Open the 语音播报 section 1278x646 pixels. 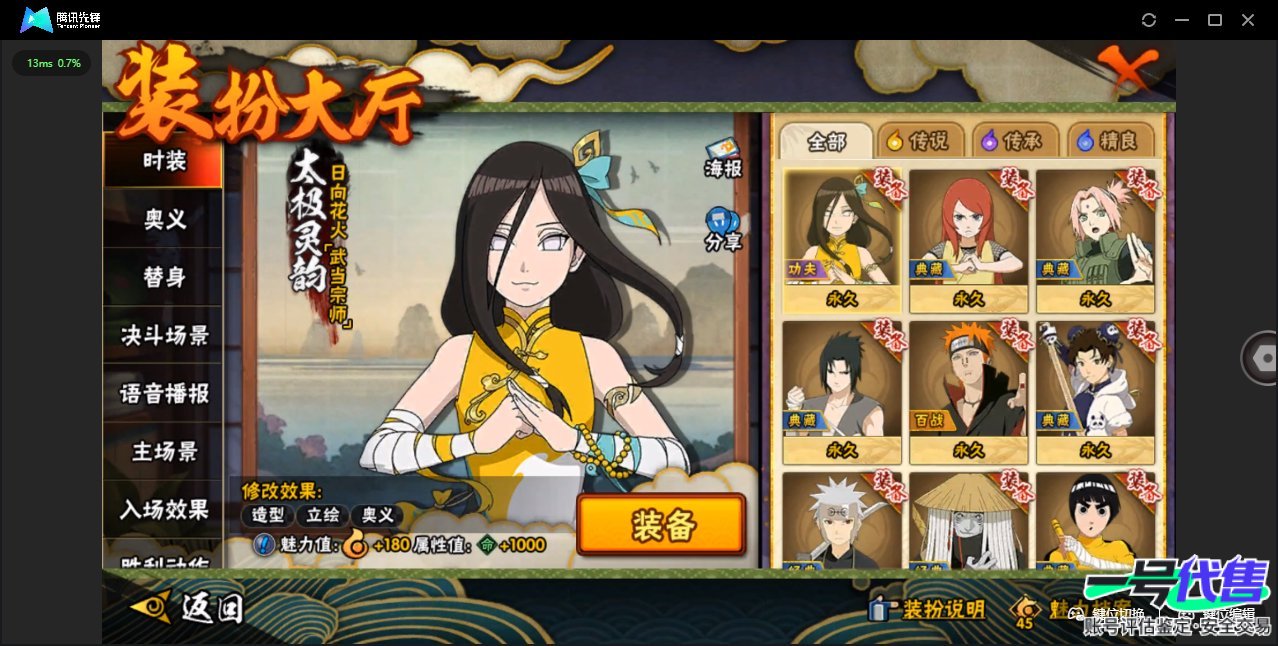point(164,393)
